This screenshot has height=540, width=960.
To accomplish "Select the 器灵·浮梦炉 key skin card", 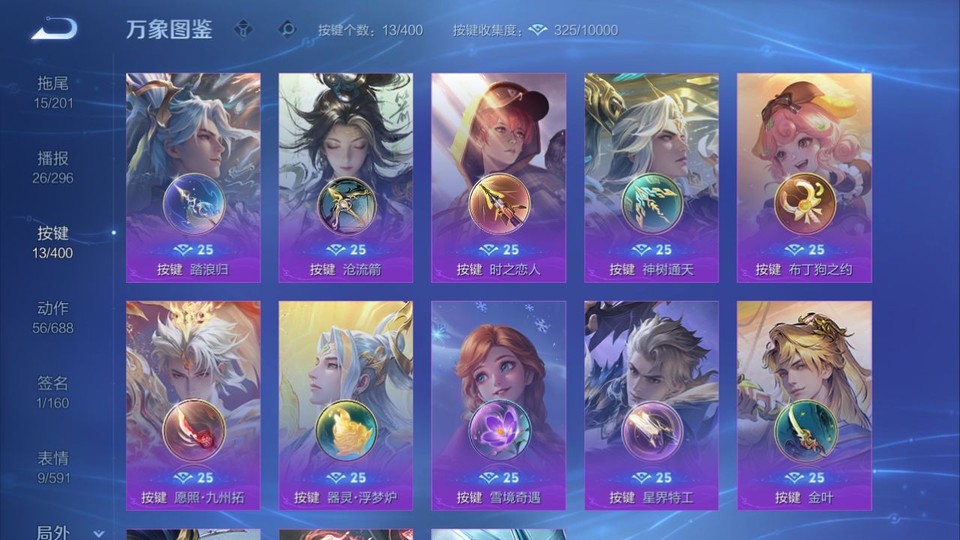I will click(x=346, y=405).
